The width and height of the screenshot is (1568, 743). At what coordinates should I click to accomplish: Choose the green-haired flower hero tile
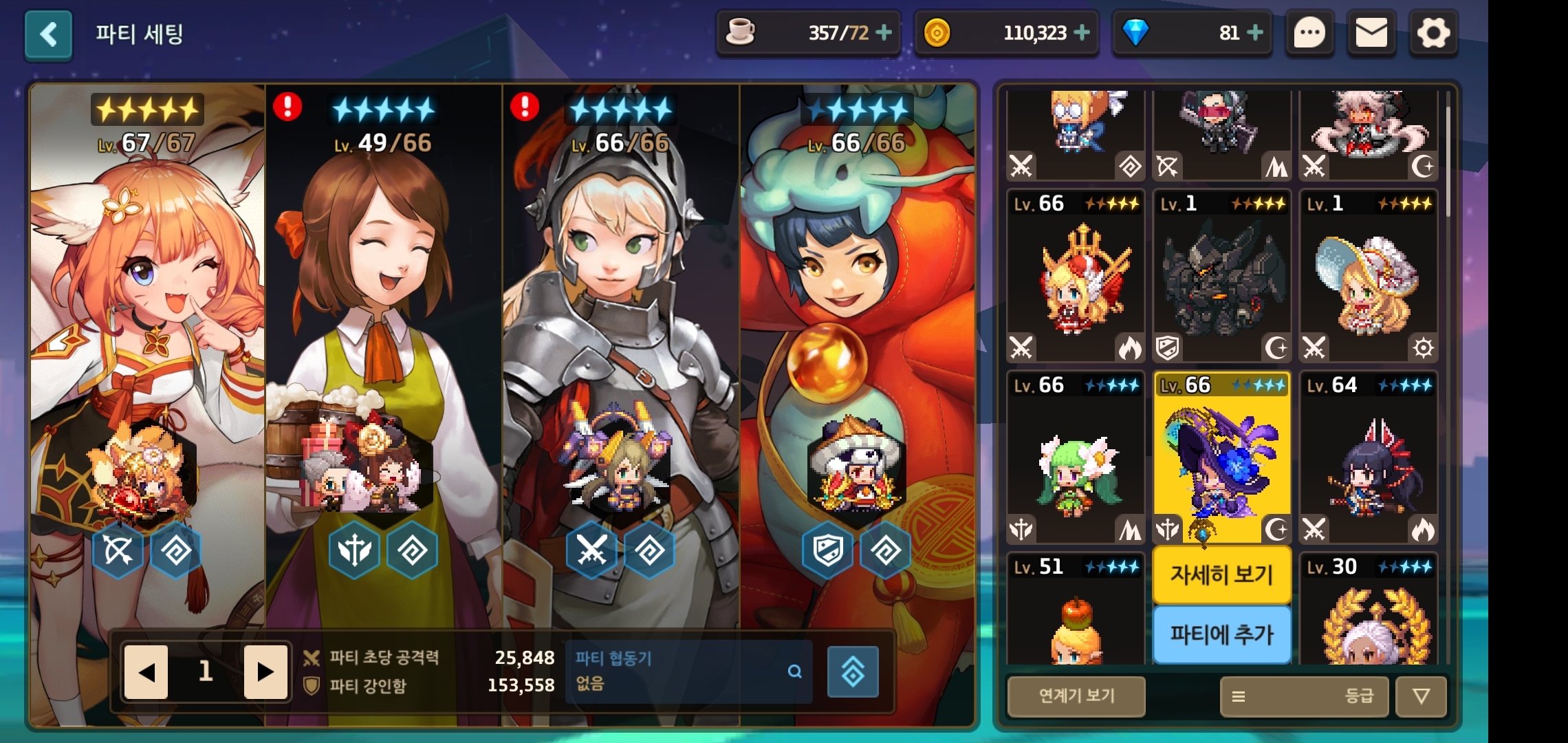pyautogui.click(x=1076, y=457)
